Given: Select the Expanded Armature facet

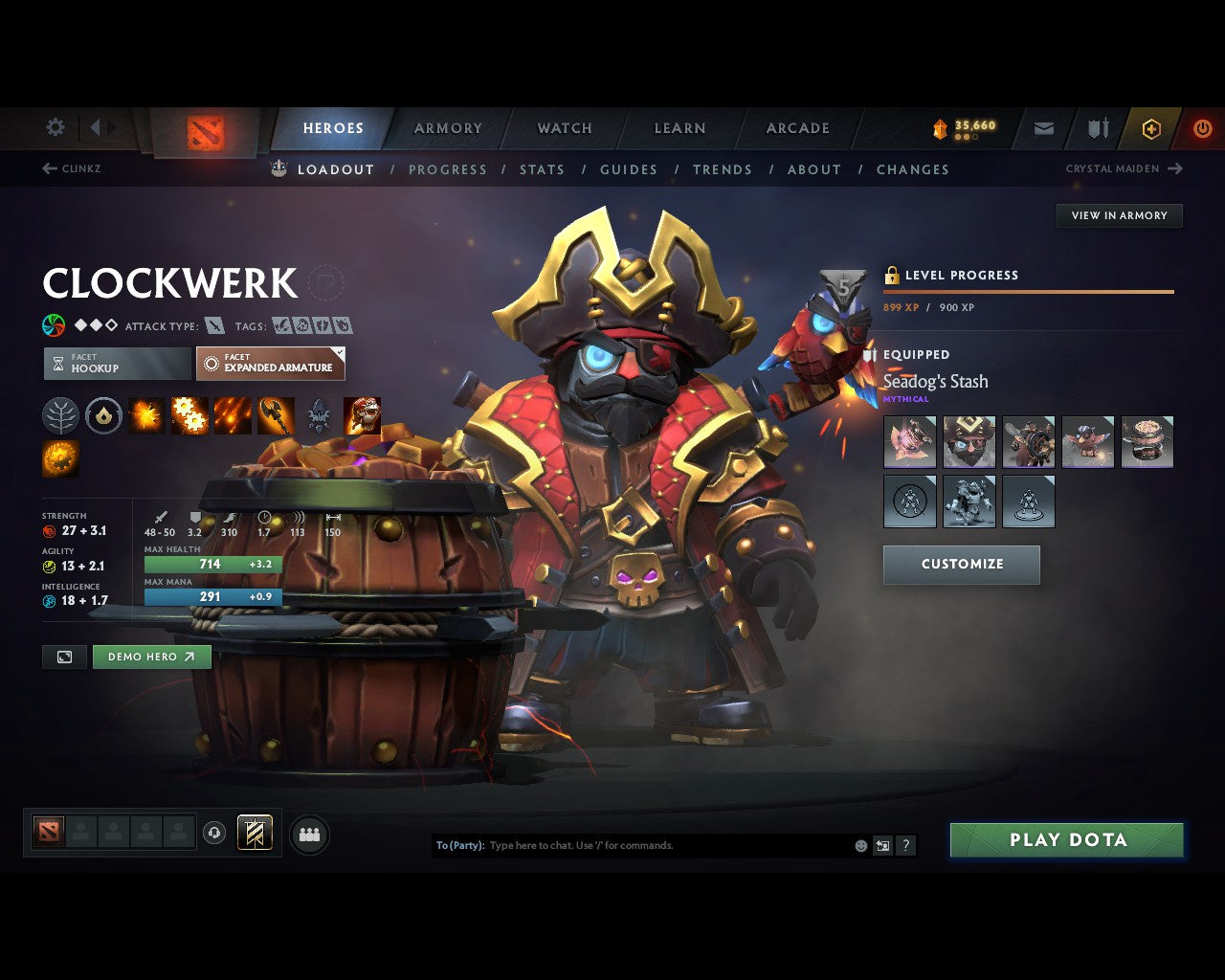Looking at the screenshot, I should tap(270, 364).
